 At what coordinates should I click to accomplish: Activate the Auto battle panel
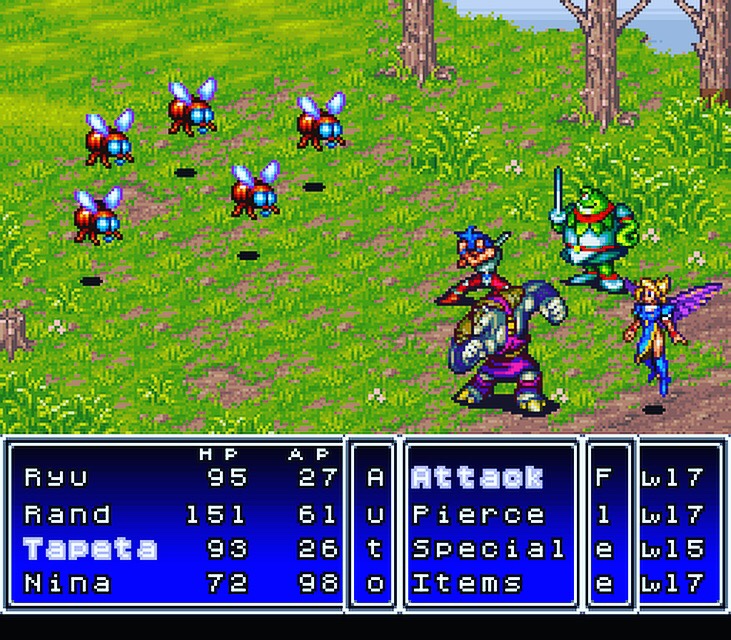375,530
